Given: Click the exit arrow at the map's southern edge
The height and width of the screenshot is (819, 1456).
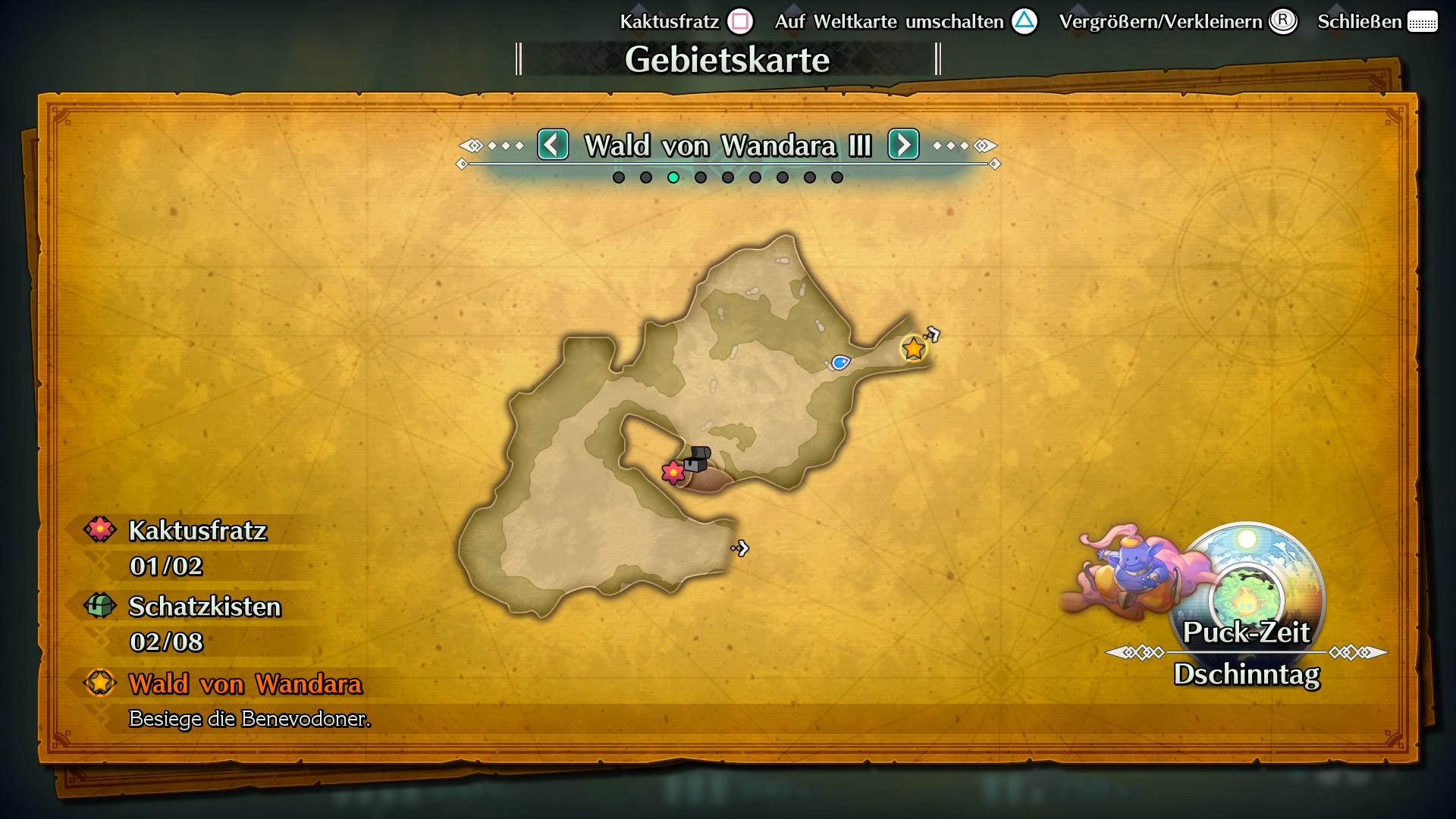Looking at the screenshot, I should click(x=740, y=548).
